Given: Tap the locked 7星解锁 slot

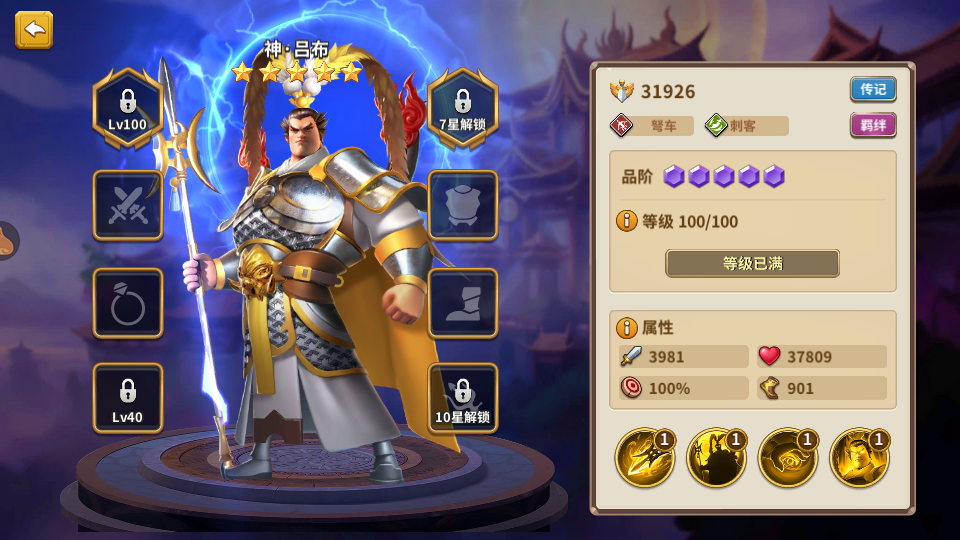Looking at the screenshot, I should pyautogui.click(x=463, y=108).
